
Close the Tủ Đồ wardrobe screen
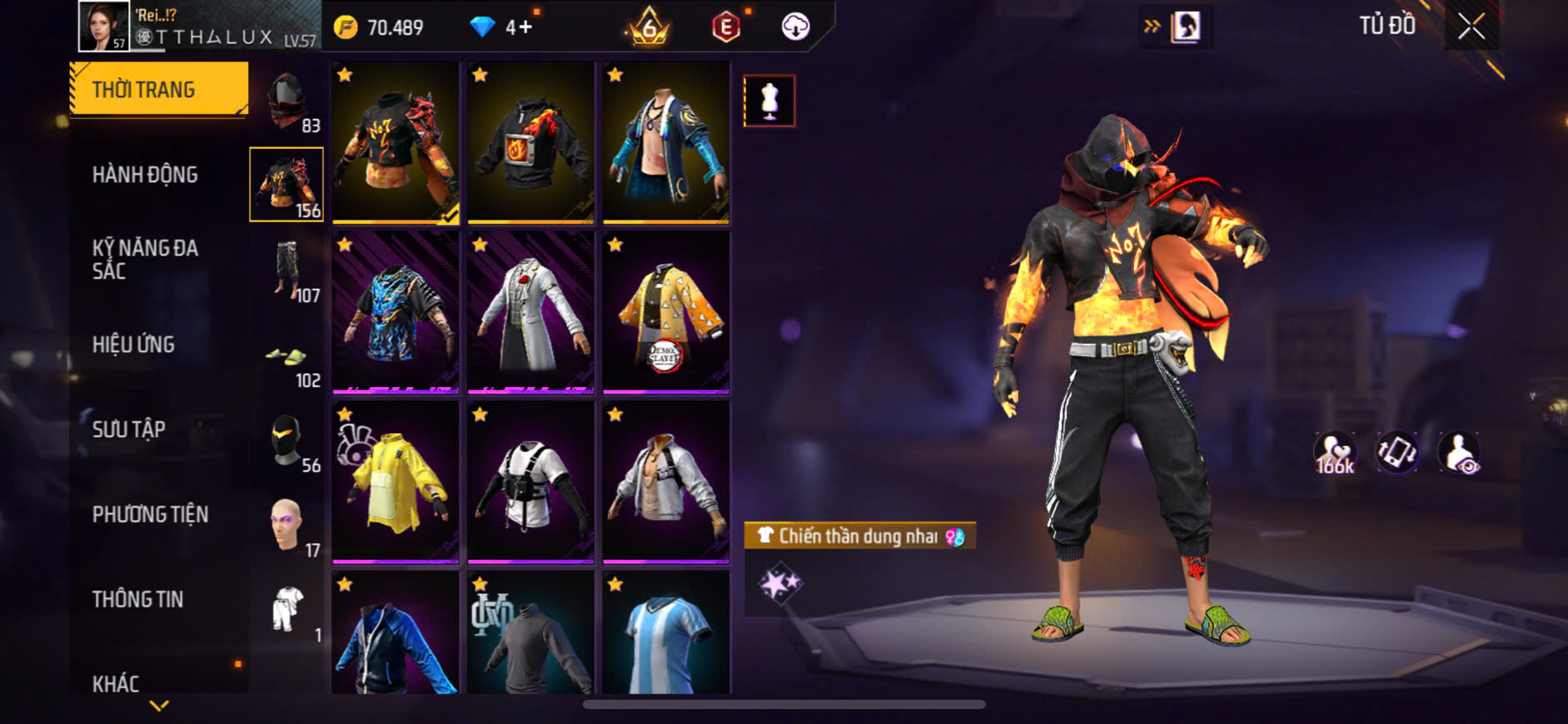coord(1471,27)
